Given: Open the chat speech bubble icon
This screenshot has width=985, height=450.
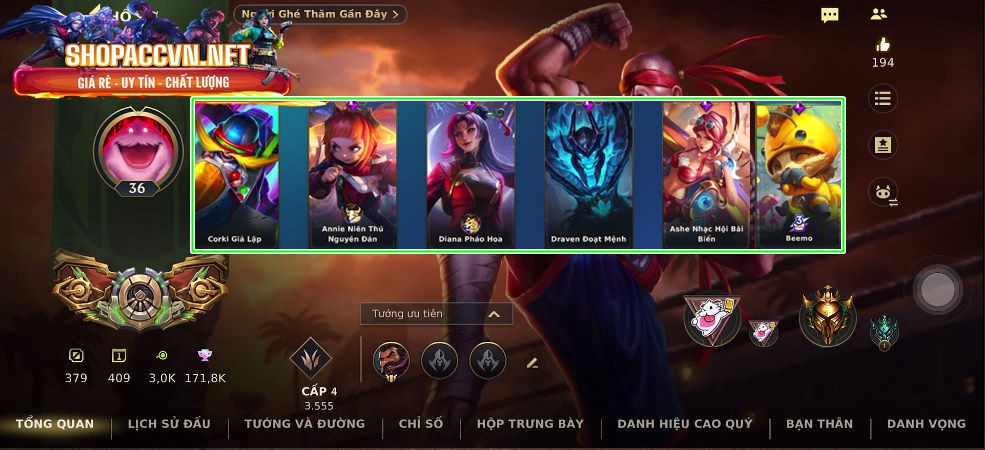Looking at the screenshot, I should [x=830, y=14].
